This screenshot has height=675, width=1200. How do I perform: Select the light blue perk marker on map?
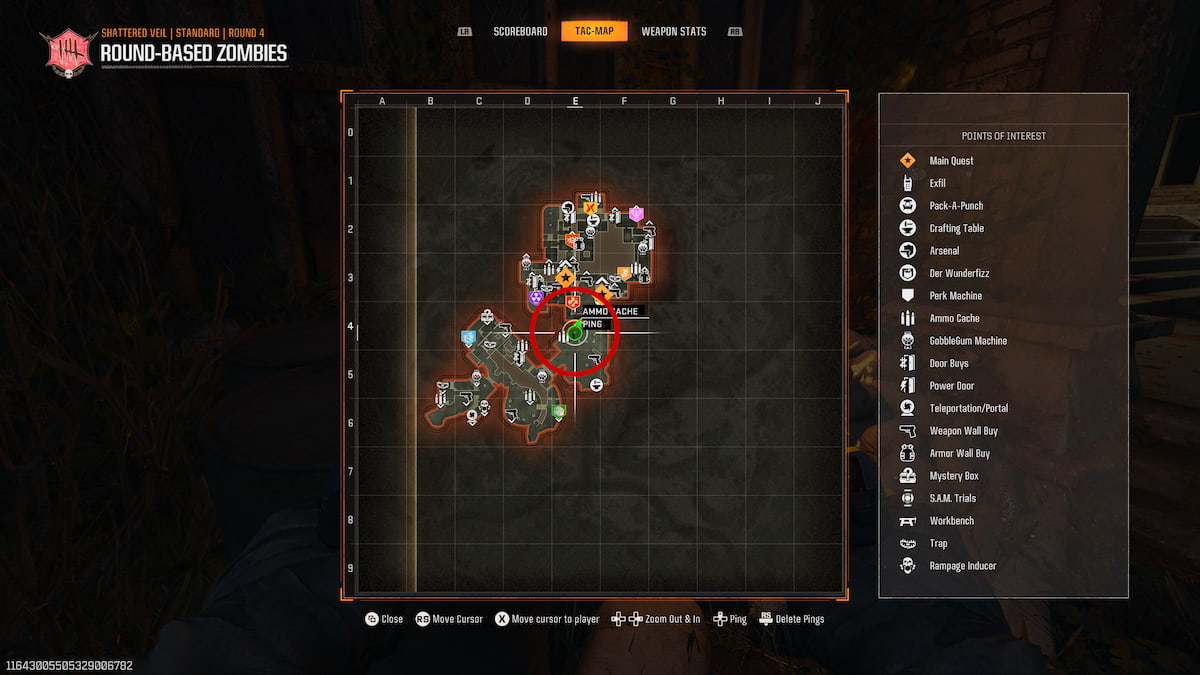coord(468,338)
